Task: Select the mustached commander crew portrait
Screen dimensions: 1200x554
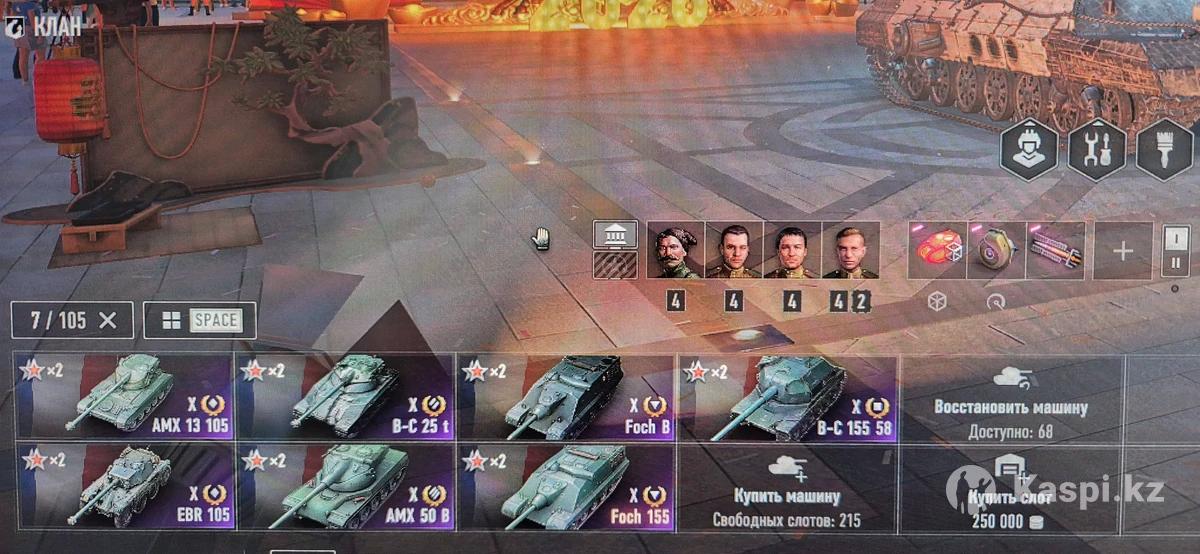Action: pyautogui.click(x=675, y=250)
